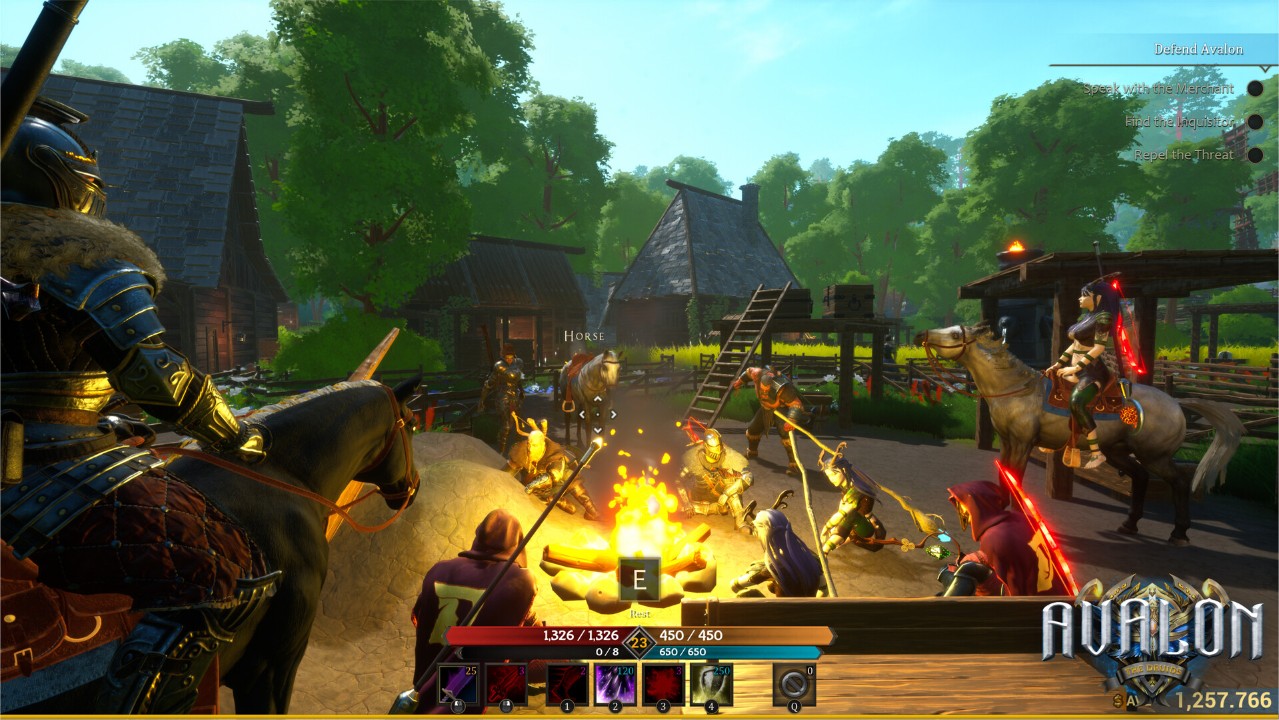1279x720 pixels.
Task: Trigger the red burst ability in slot 3
Action: (x=663, y=684)
